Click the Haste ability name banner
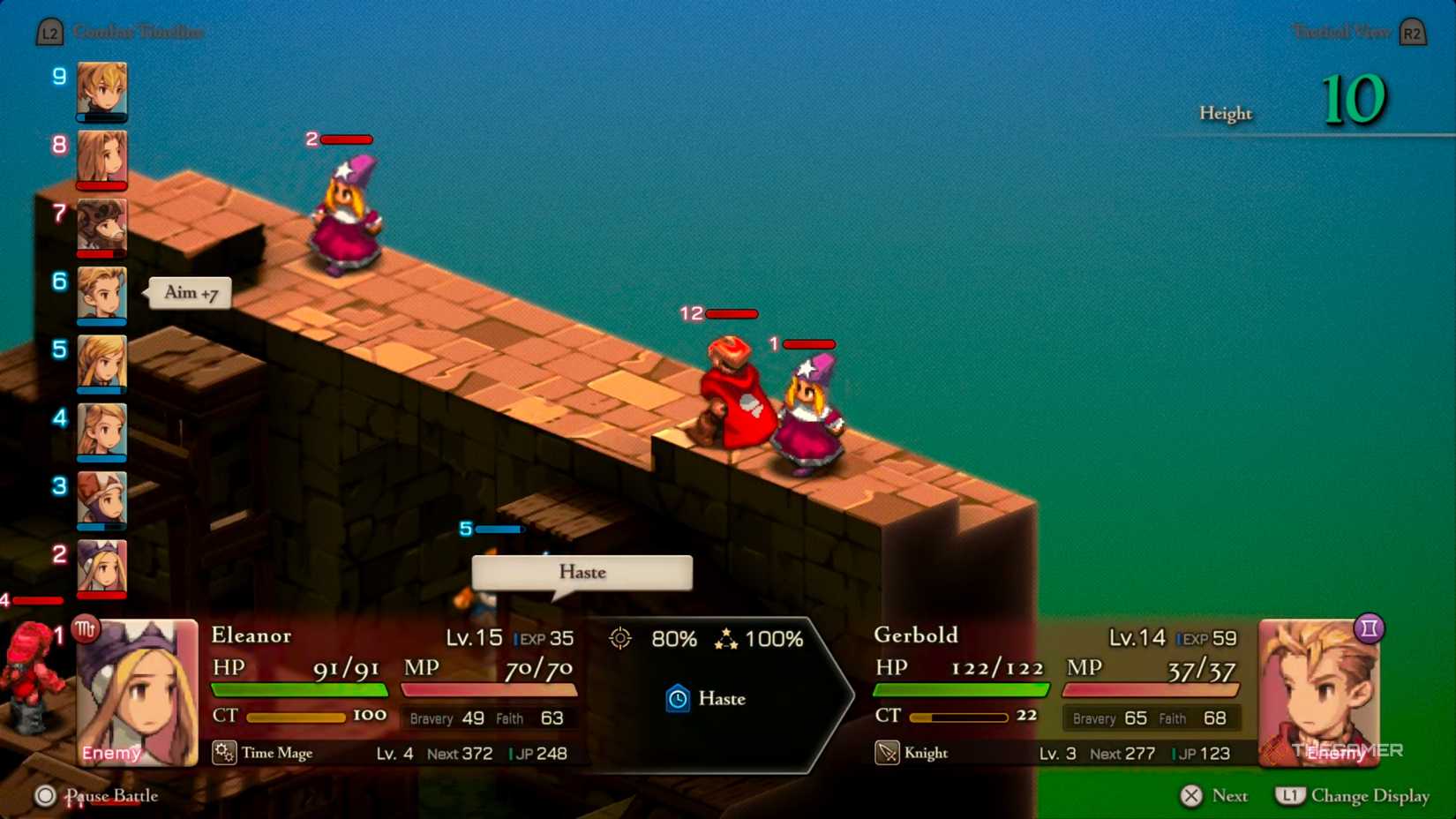The height and width of the screenshot is (819, 1456). pyautogui.click(x=582, y=573)
